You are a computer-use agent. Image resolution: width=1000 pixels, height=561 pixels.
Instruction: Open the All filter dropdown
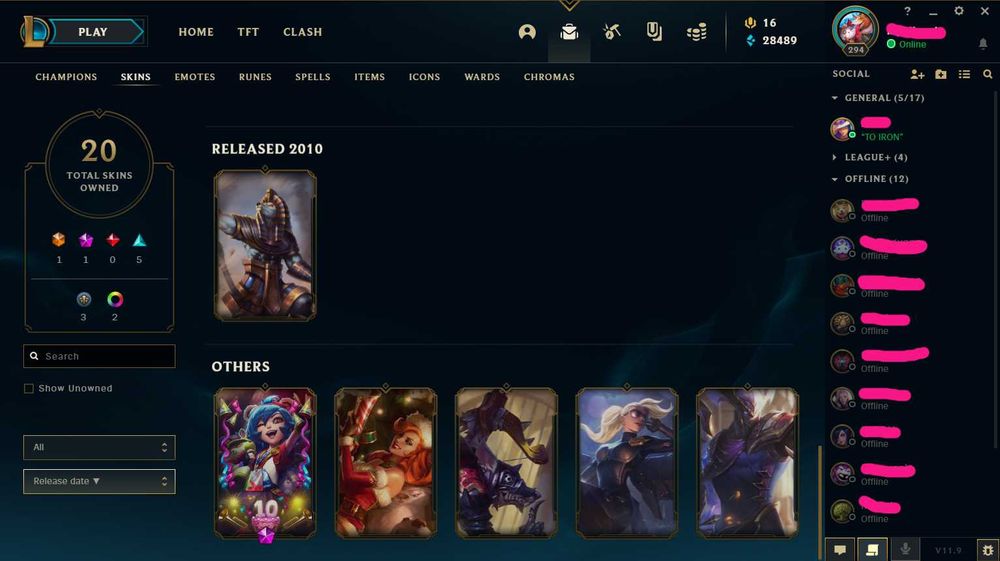coord(99,447)
